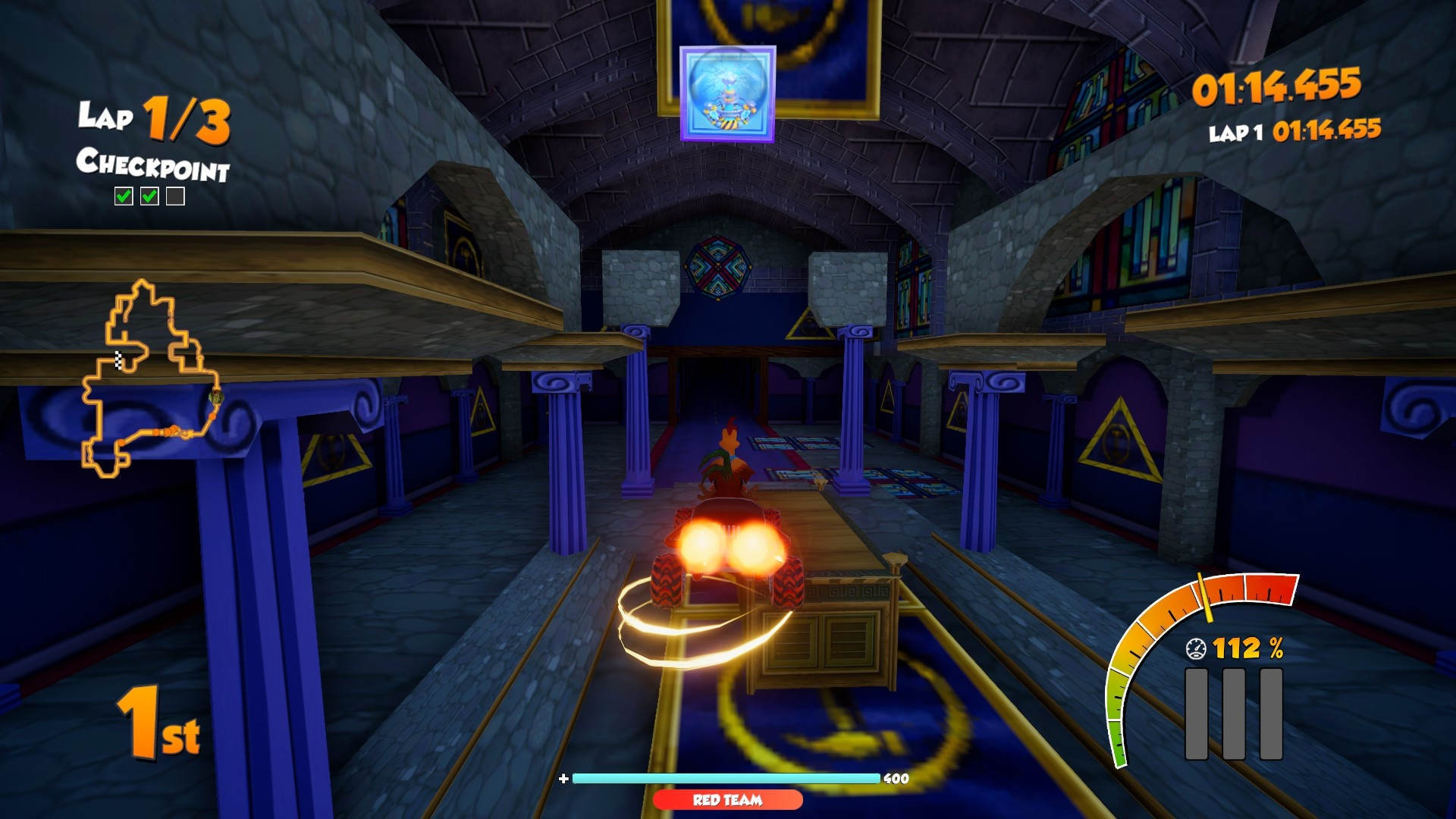Click the speedometer gauge icon
This screenshot has height=819, width=1456.
tap(1196, 648)
